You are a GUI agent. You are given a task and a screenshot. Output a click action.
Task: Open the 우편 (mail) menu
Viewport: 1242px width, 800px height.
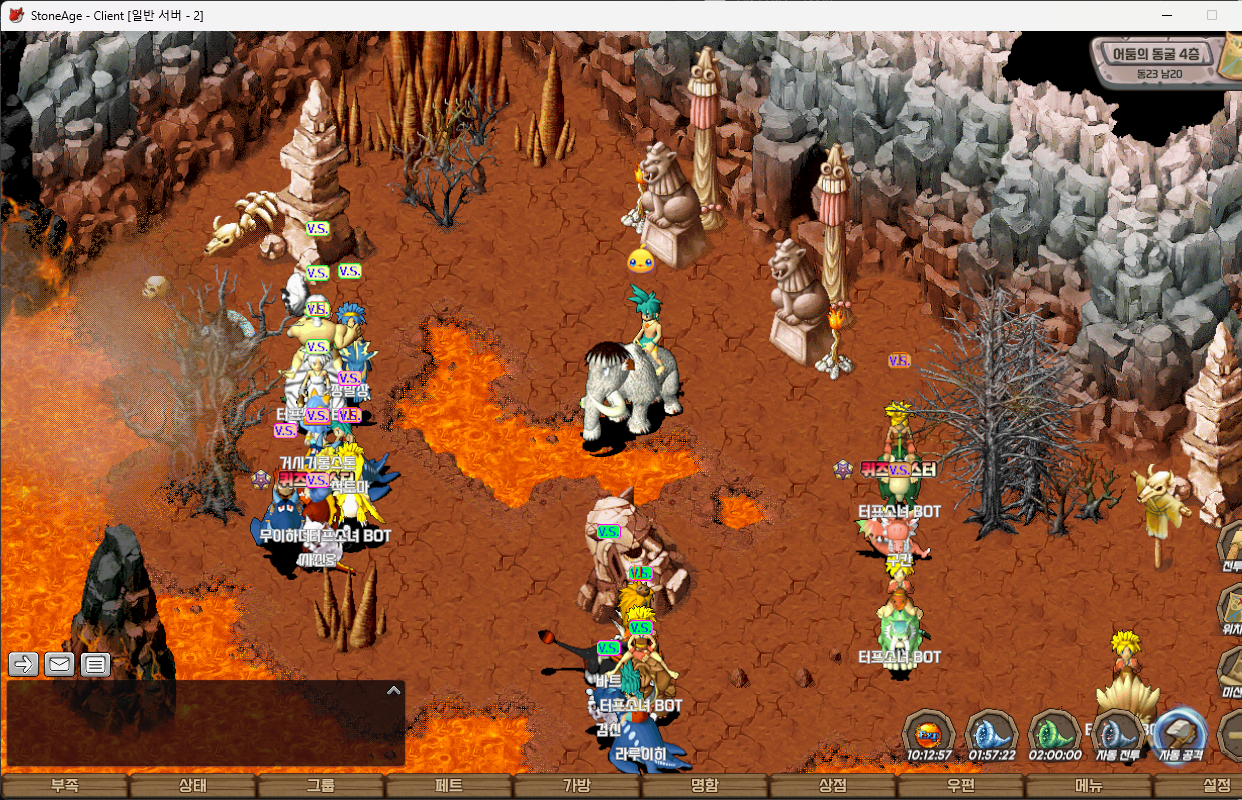(960, 786)
